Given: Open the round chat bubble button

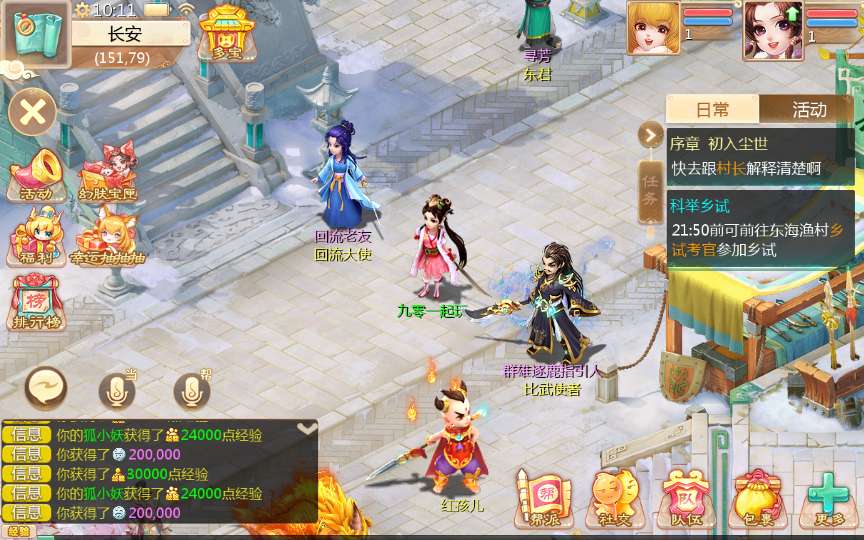Looking at the screenshot, I should (46, 389).
